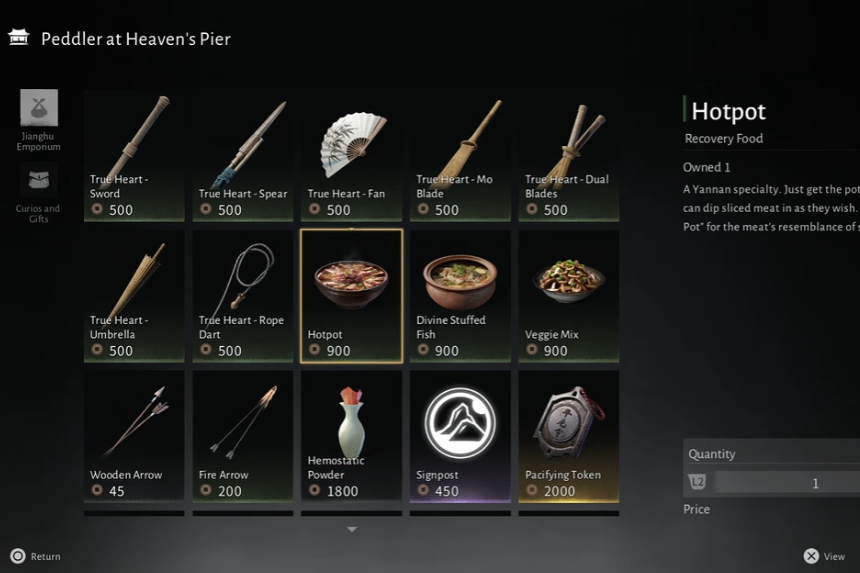
Task: Choose the Divine Stuffed Fish dish
Action: pyautogui.click(x=460, y=296)
